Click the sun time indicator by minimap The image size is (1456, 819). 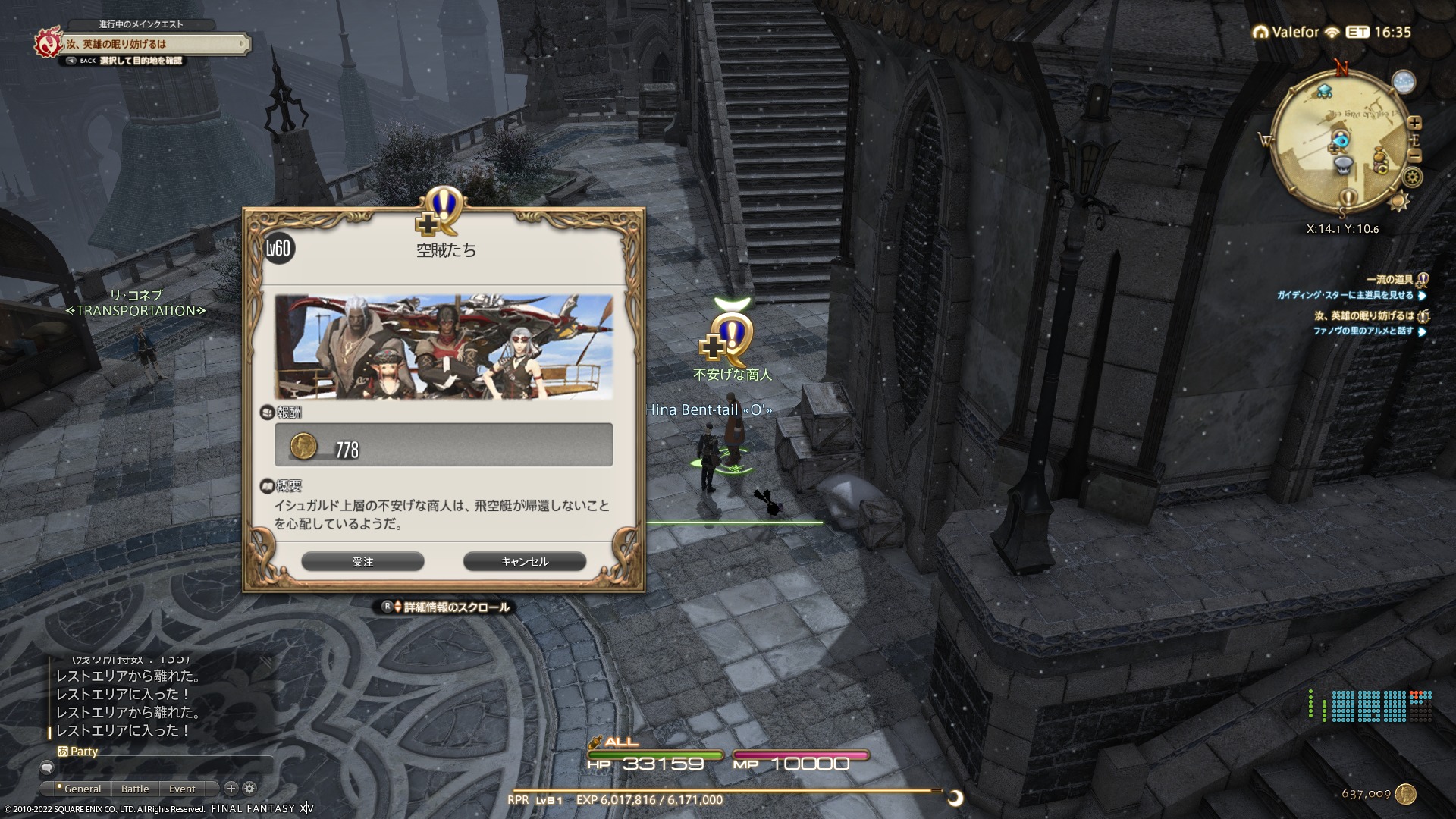pos(1399,201)
